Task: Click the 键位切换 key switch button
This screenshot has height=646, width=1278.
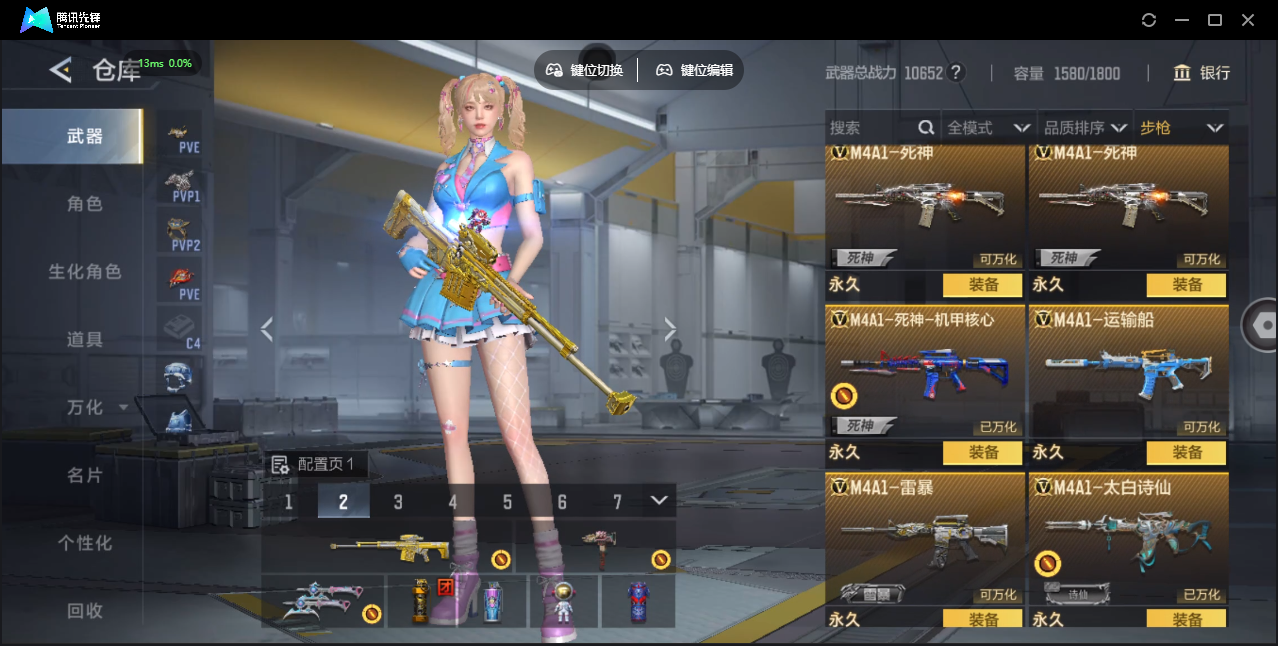Action: (585, 70)
